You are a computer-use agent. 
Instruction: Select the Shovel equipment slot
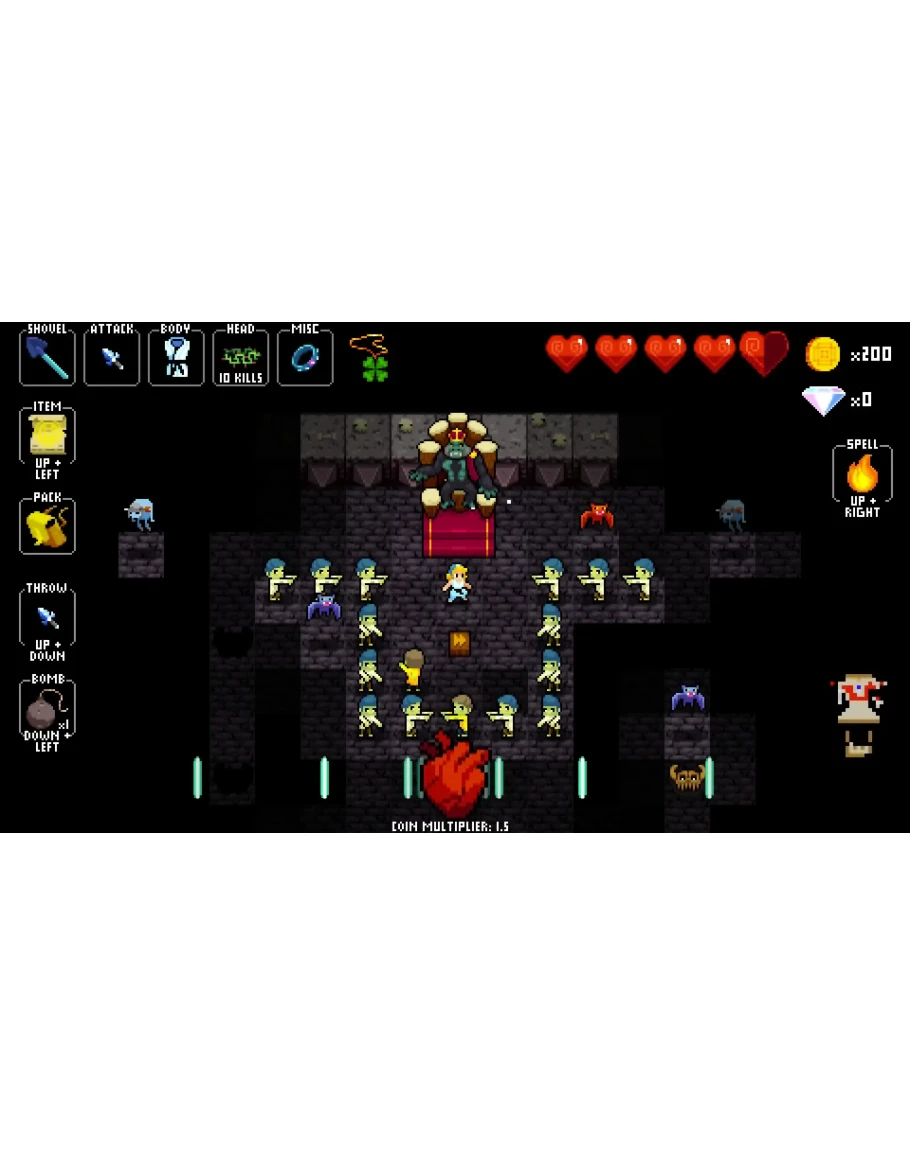[47, 356]
